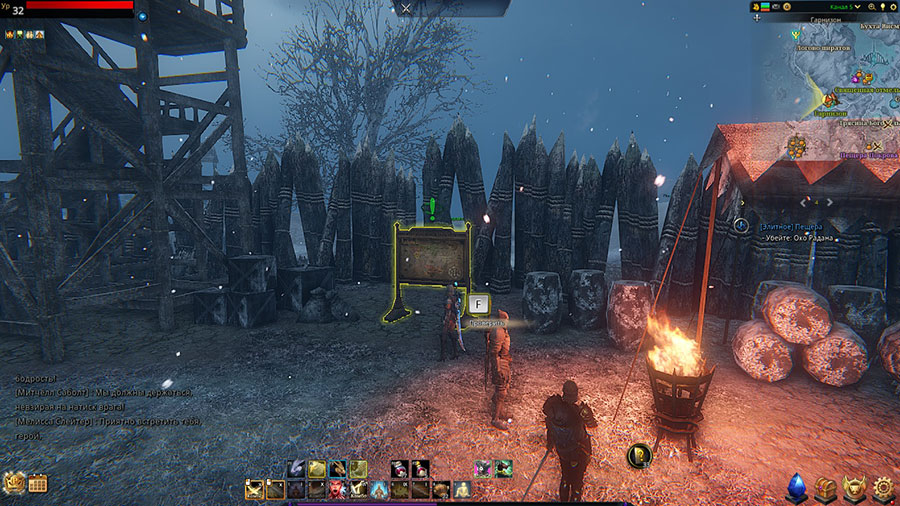
Task: Open the calendar icon
Action: click(x=38, y=484)
